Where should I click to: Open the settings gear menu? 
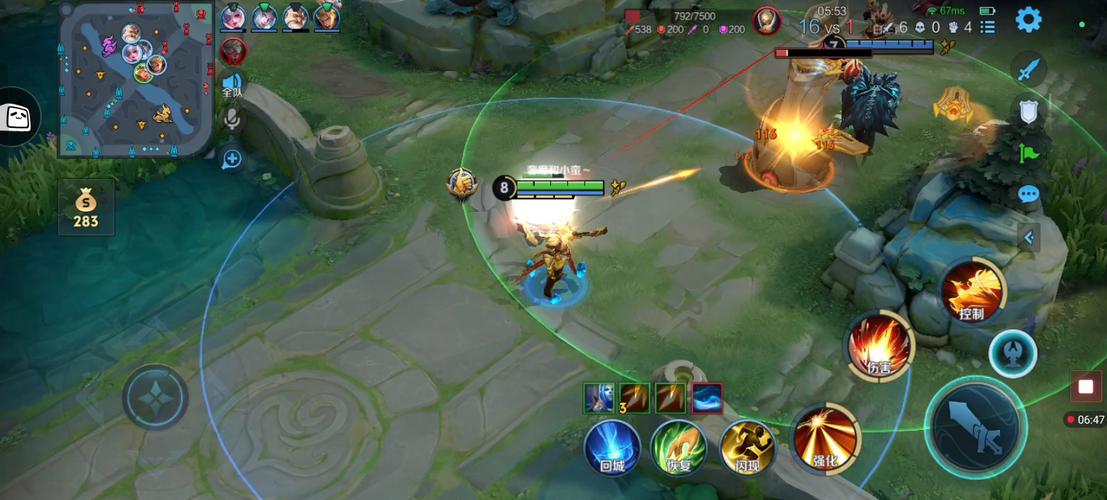click(x=1028, y=20)
